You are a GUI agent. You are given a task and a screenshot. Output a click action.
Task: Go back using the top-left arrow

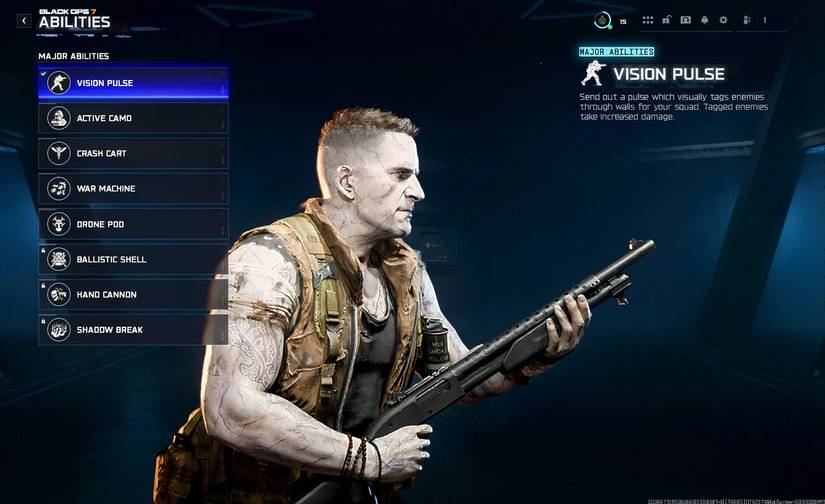click(x=24, y=20)
